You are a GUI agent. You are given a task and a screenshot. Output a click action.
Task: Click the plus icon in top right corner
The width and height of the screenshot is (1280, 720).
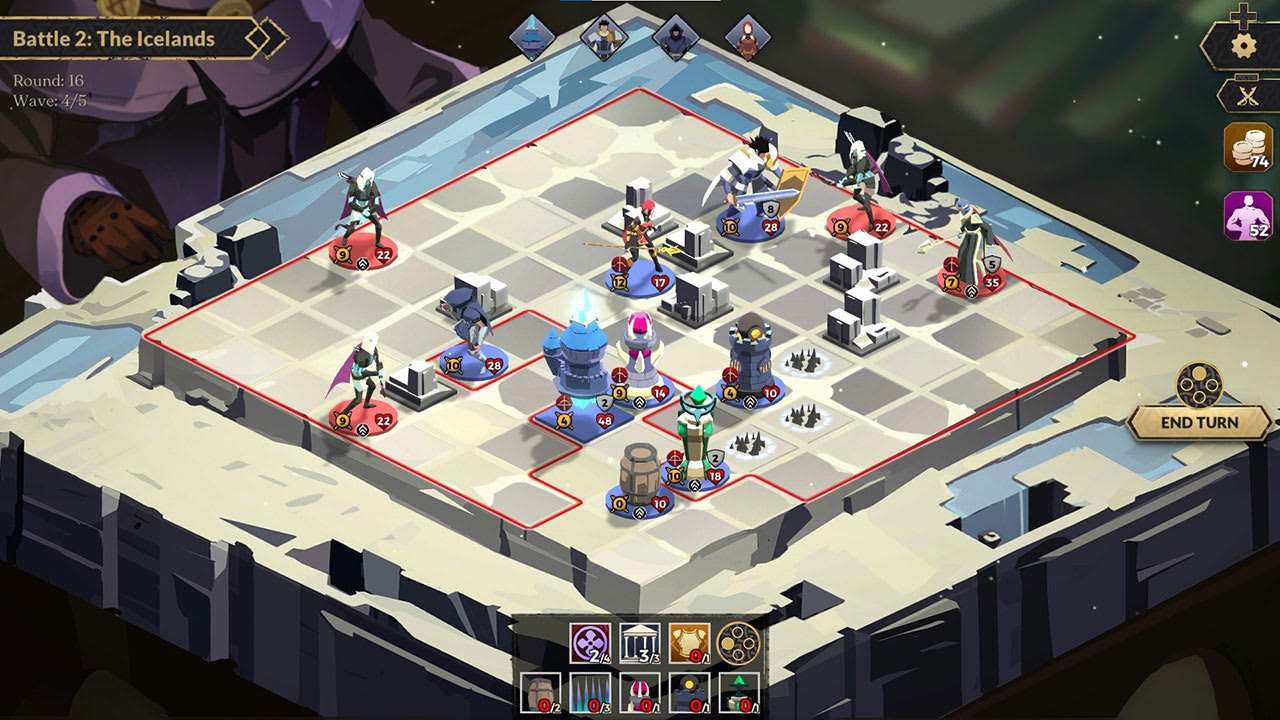pos(1243,13)
